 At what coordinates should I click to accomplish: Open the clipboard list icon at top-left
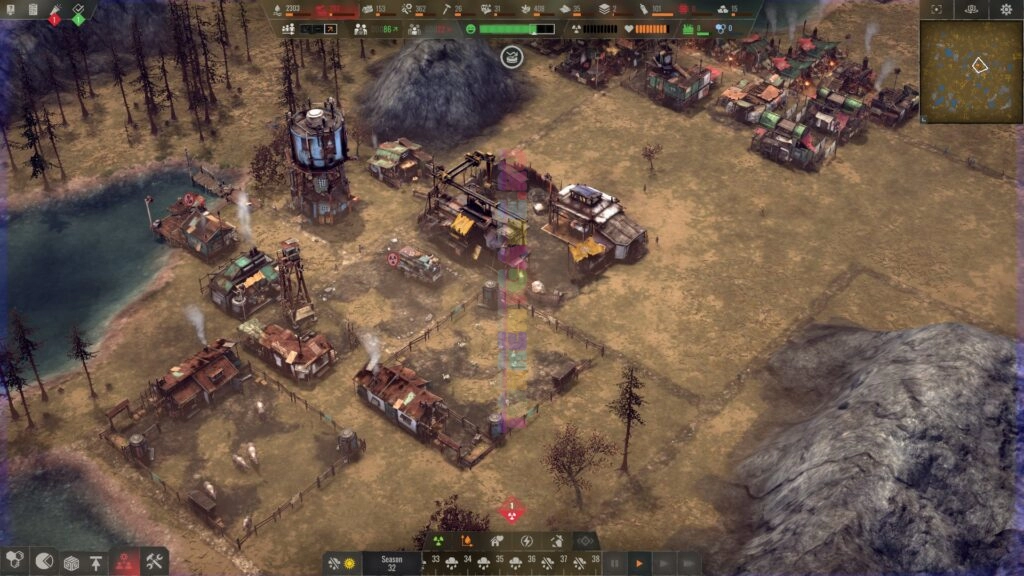32,9
